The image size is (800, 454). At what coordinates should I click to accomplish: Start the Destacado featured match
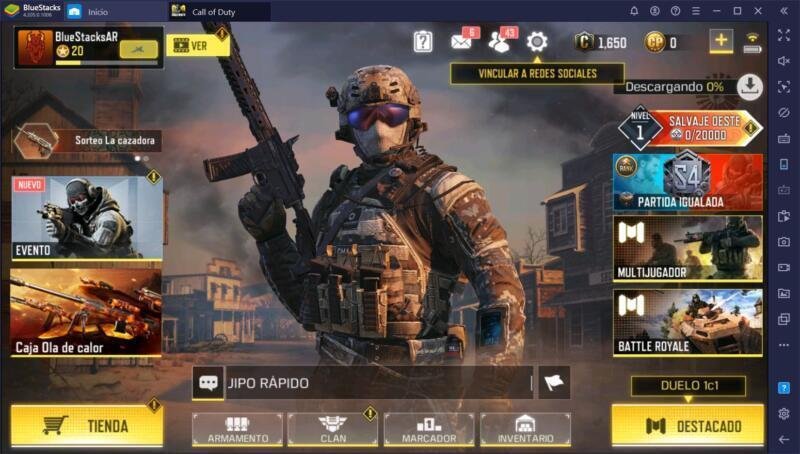coord(687,425)
